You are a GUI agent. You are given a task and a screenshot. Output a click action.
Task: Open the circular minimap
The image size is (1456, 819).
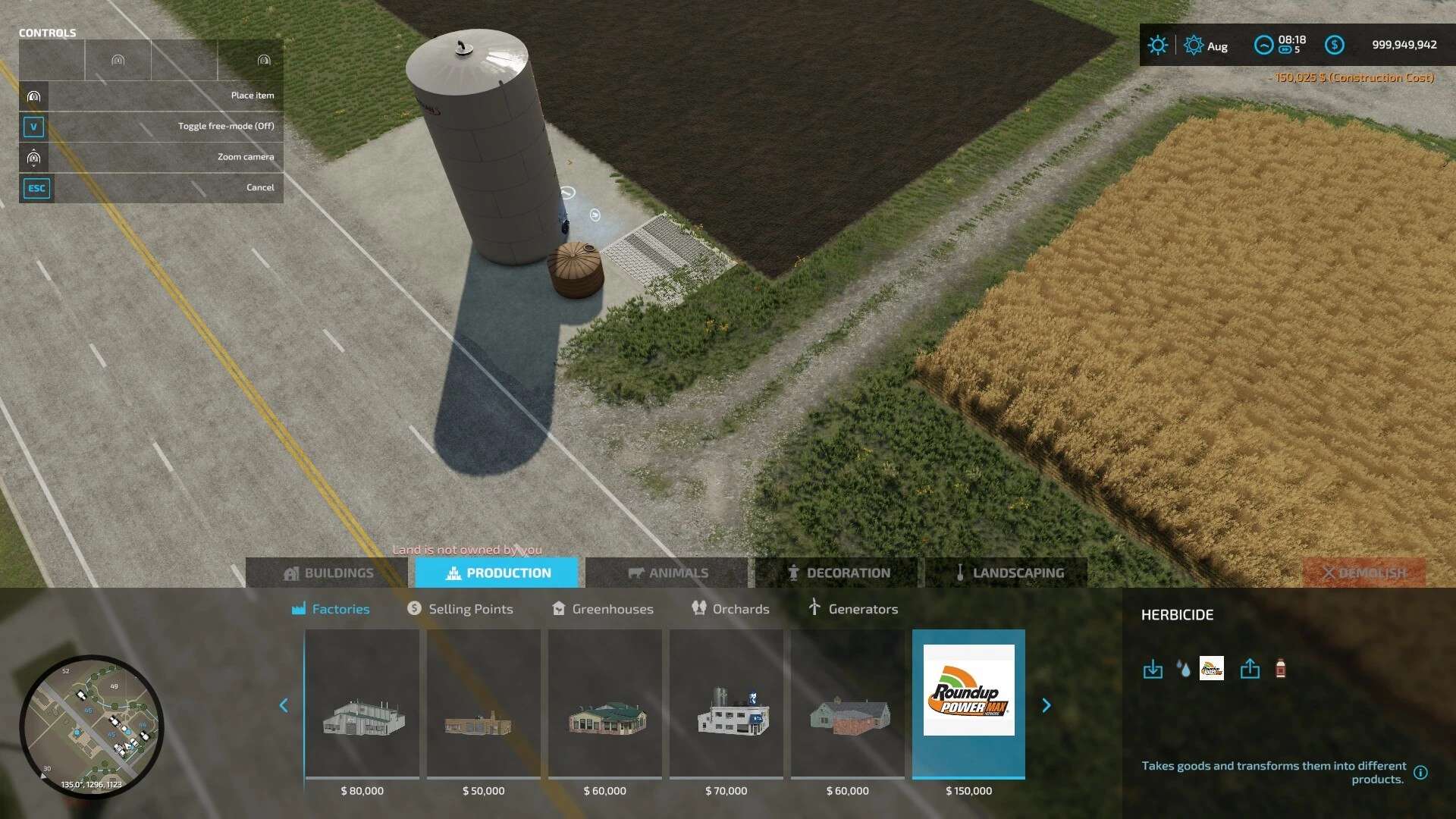tap(91, 726)
